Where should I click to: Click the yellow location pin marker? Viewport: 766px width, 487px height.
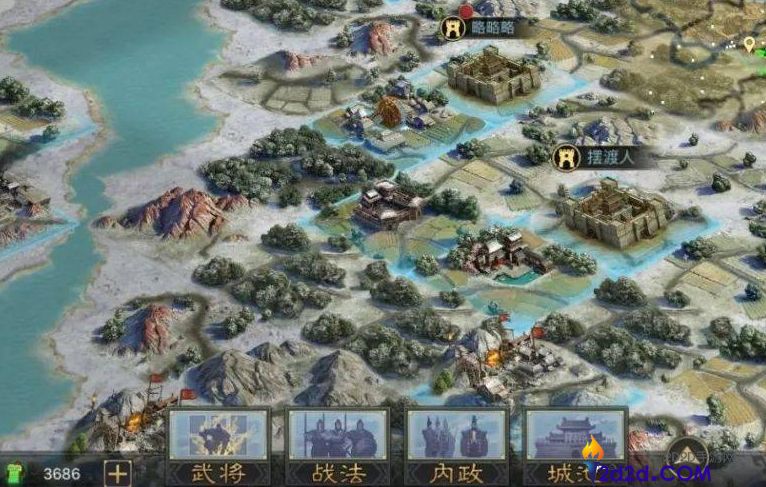pyautogui.click(x=749, y=43)
